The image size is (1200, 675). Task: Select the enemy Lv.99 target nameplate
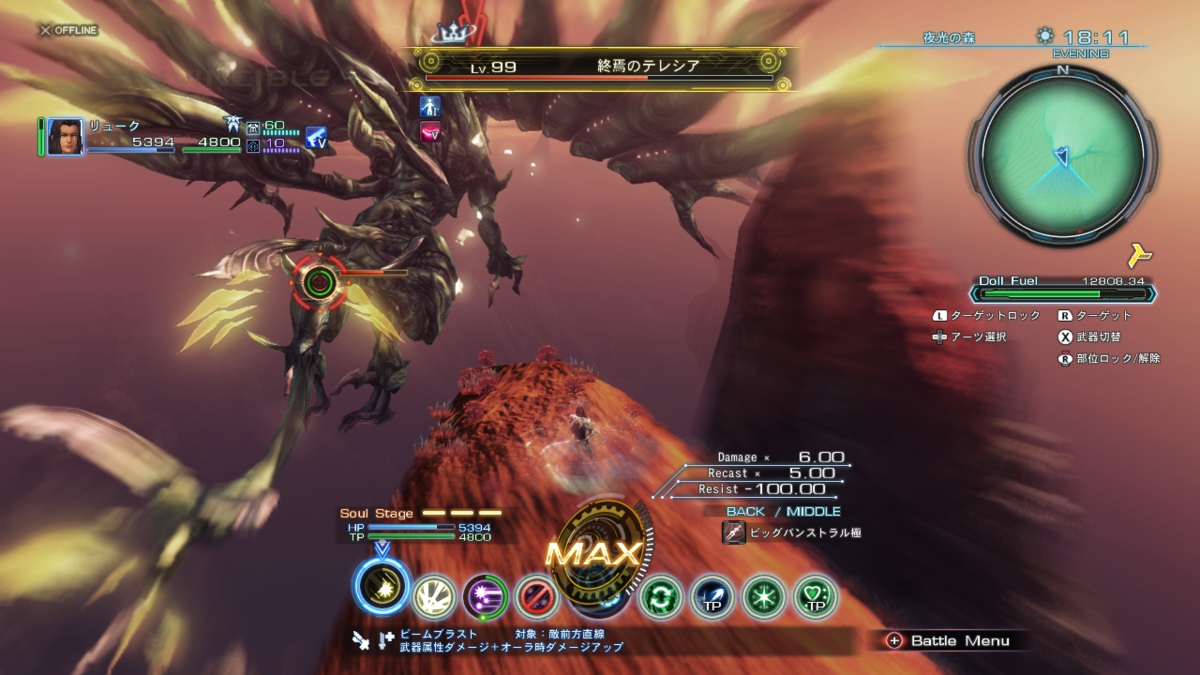coord(600,68)
